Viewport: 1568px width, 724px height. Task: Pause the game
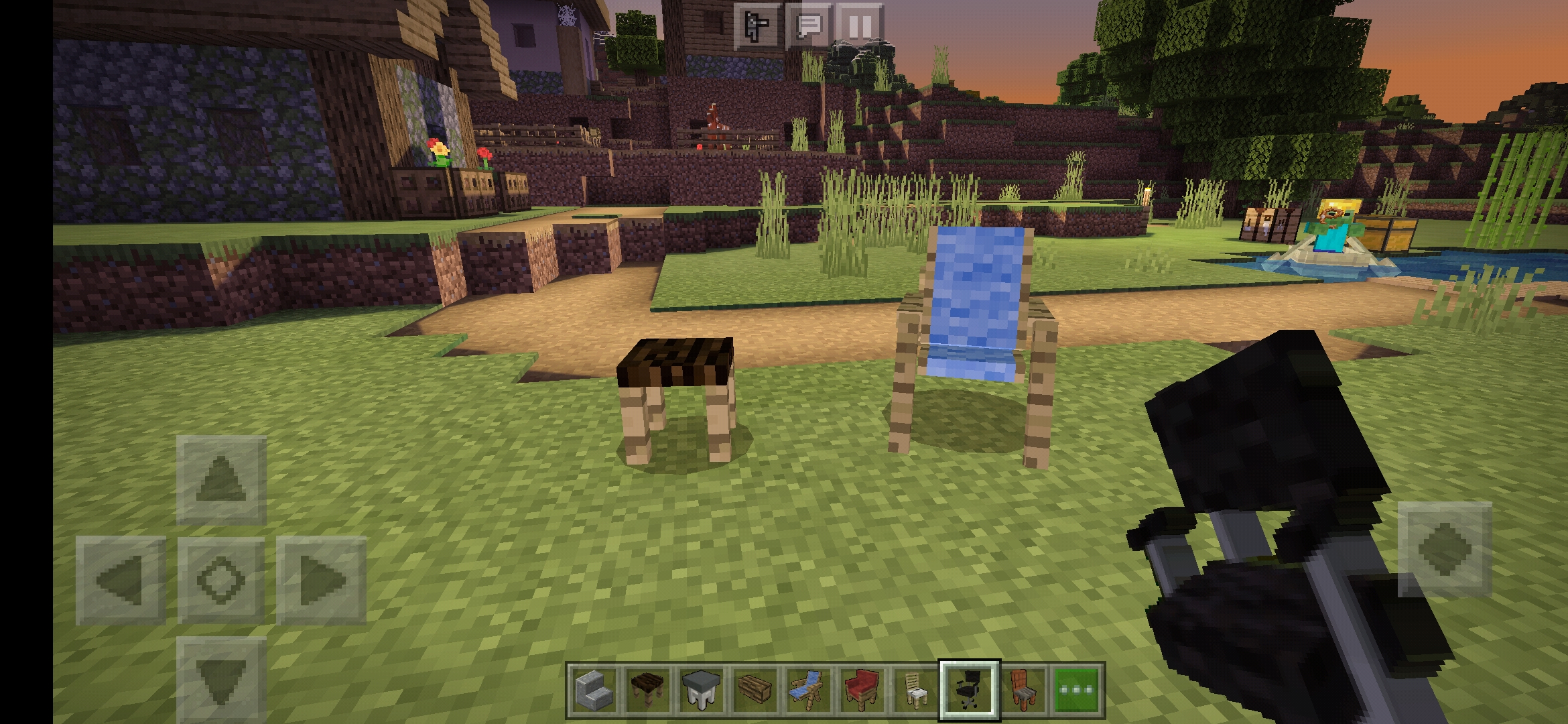pyautogui.click(x=860, y=27)
